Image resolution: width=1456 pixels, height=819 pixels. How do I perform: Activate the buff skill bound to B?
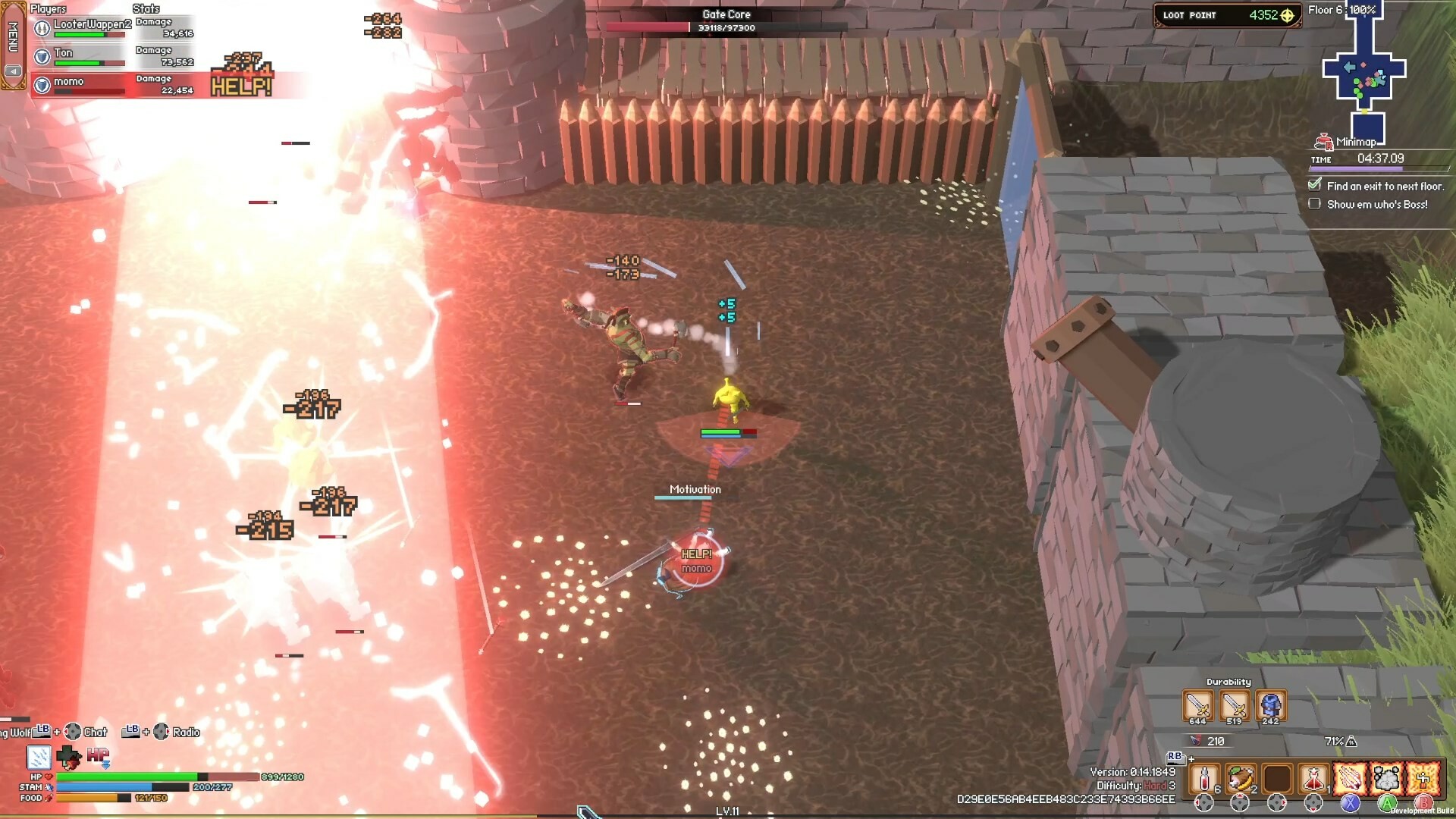1423,780
